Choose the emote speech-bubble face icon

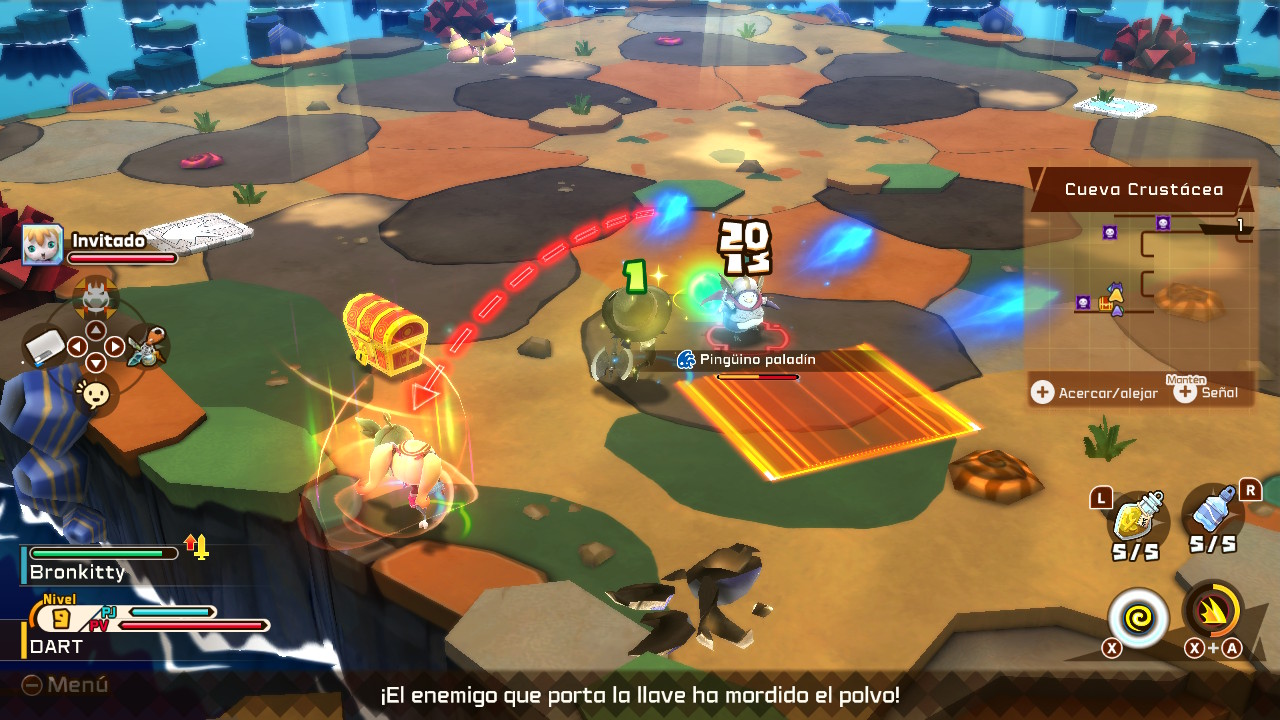[x=95, y=395]
